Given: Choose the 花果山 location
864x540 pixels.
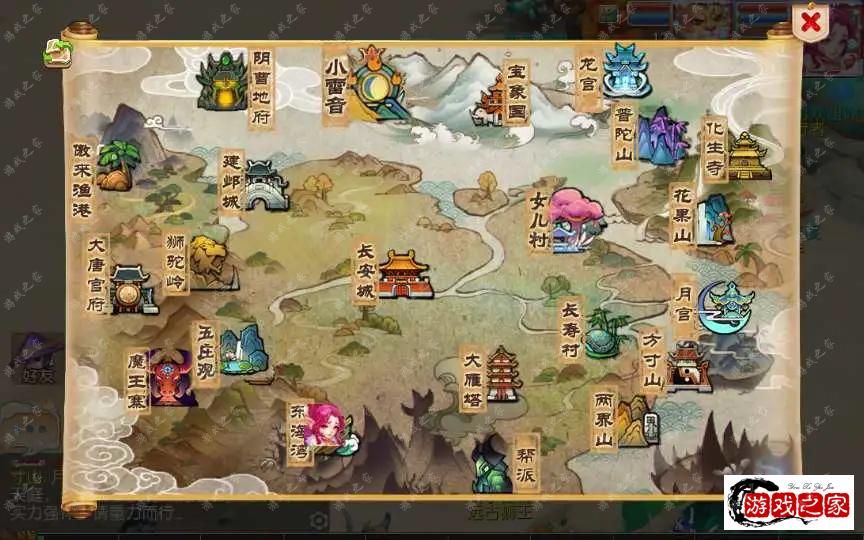Looking at the screenshot, I should pyautogui.click(x=714, y=219).
